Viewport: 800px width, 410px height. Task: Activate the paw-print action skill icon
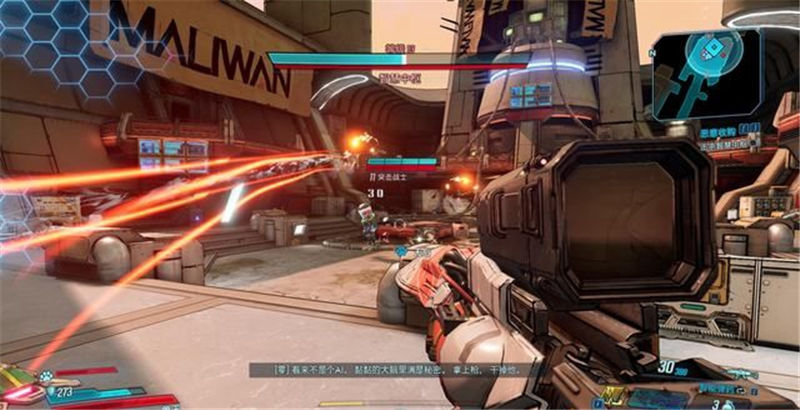point(46,377)
